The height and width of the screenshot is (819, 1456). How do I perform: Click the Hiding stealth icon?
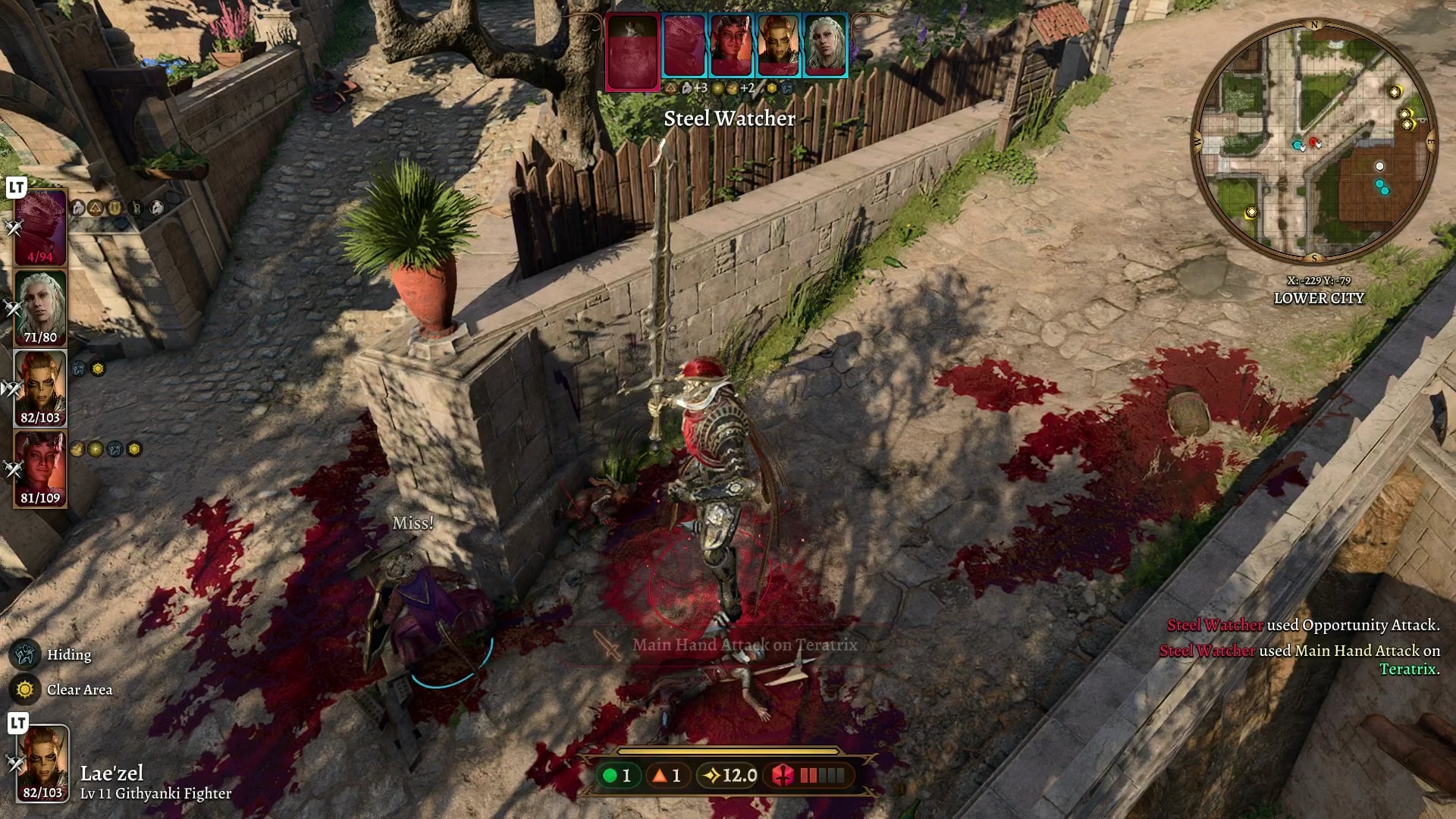click(x=25, y=654)
